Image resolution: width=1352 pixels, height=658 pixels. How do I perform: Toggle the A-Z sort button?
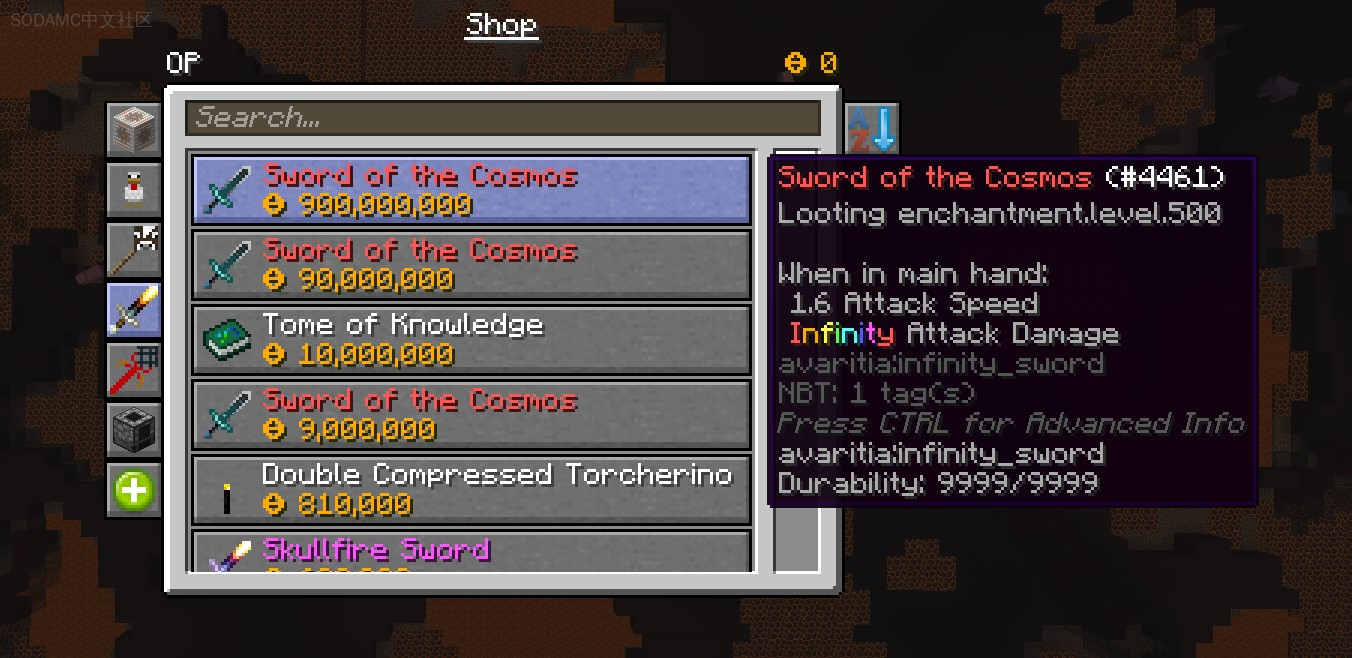tap(872, 129)
